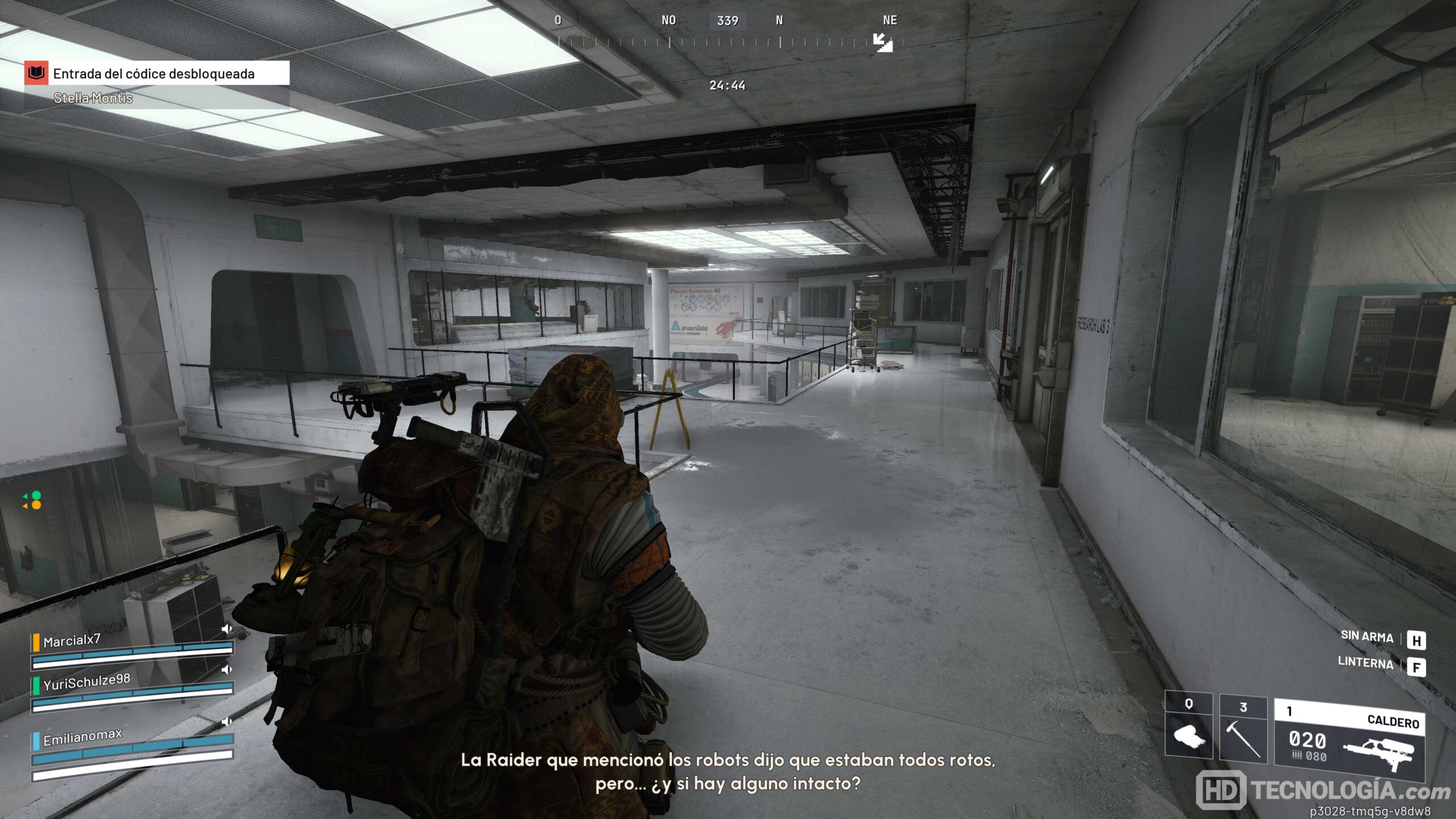Image resolution: width=1456 pixels, height=819 pixels.
Task: Select teammate Emilianomax in squad list
Action: click(x=82, y=737)
